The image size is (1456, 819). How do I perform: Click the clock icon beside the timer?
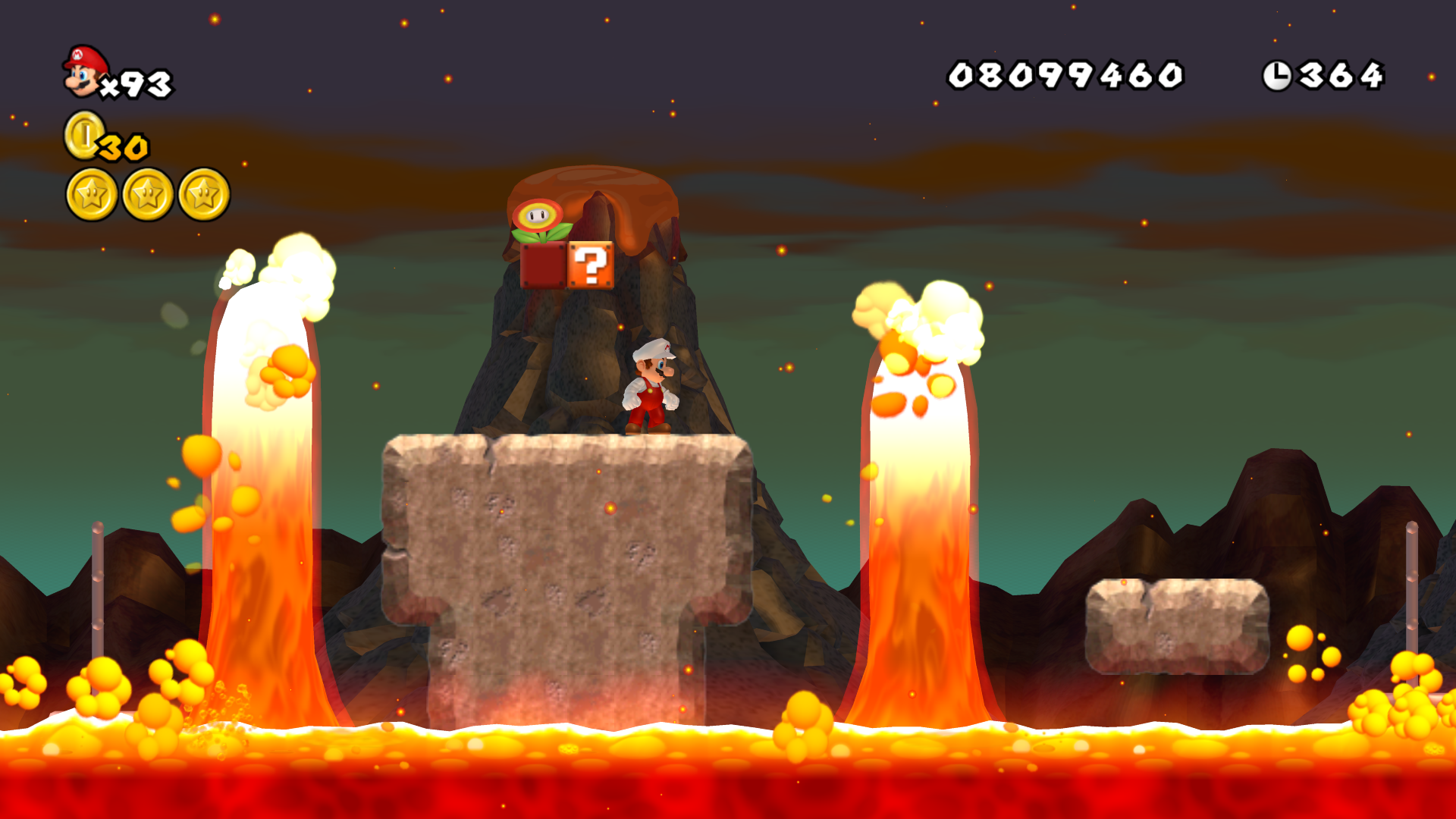[1279, 73]
